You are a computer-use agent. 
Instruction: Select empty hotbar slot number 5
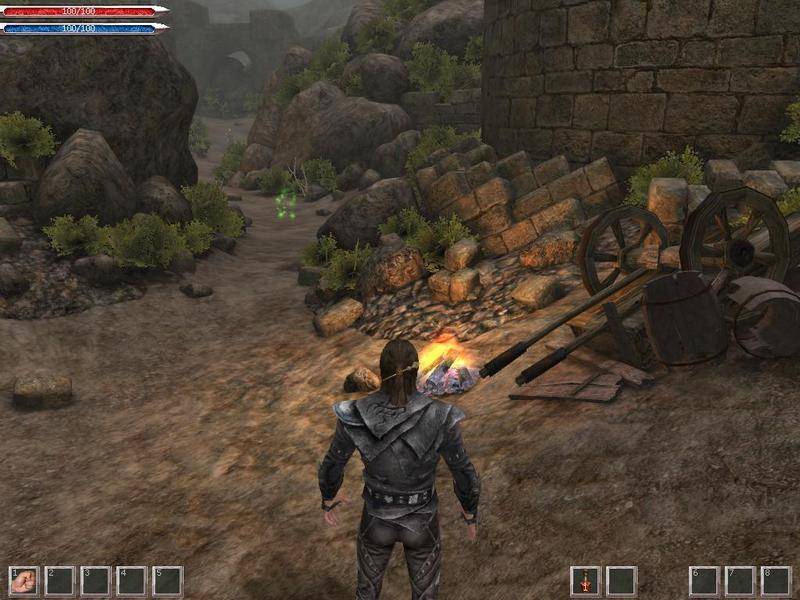[167, 581]
